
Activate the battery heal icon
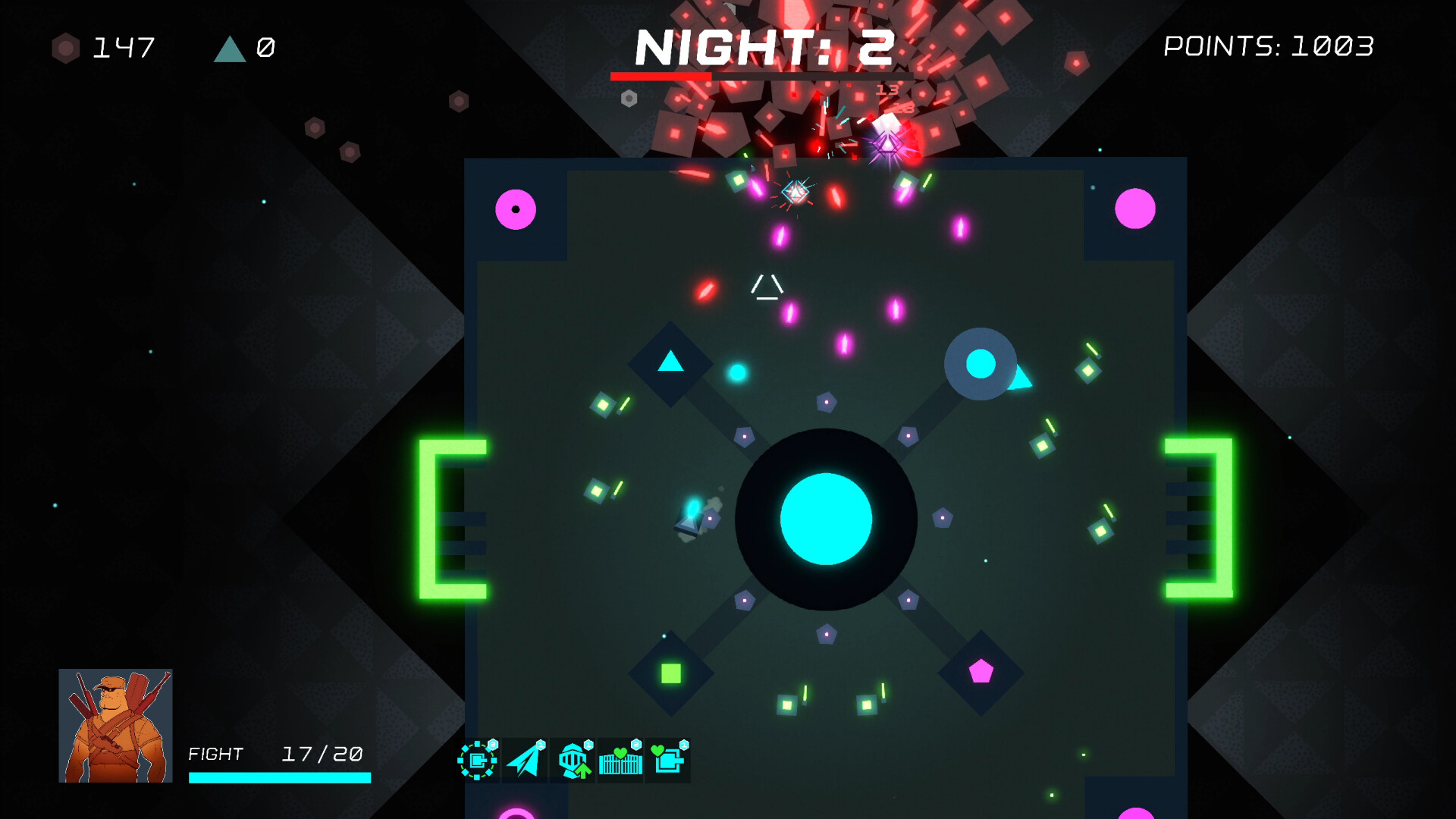click(x=668, y=762)
